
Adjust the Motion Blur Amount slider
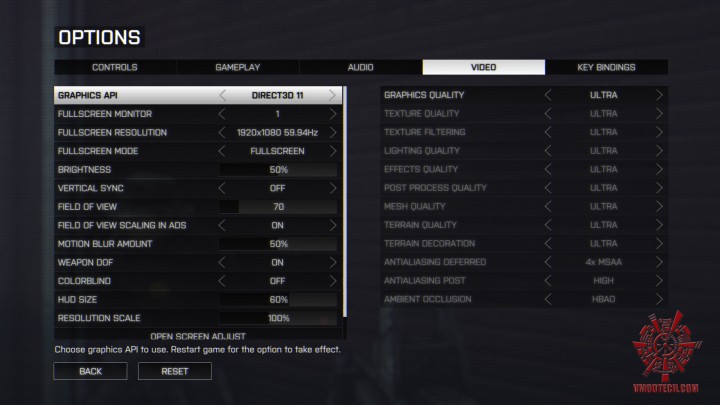pos(278,244)
